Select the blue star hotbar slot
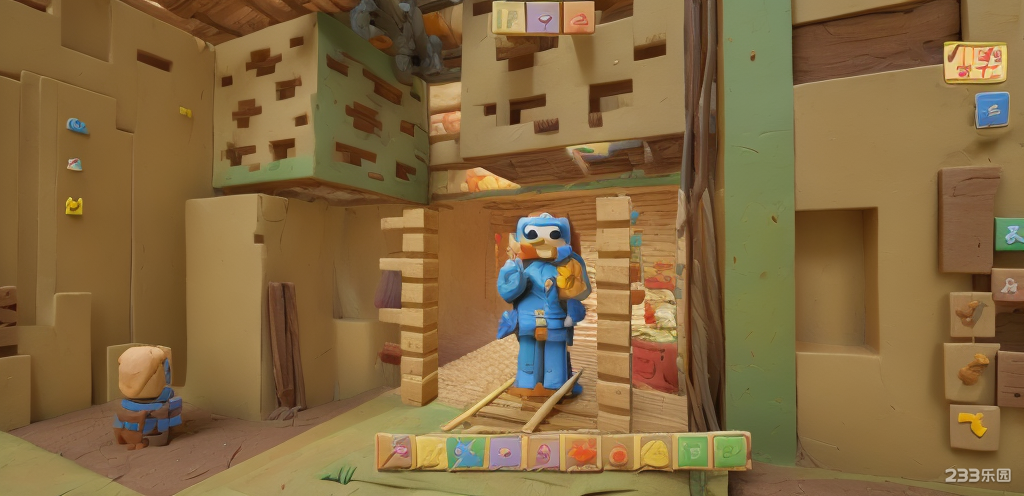Image resolution: width=1024 pixels, height=496 pixels. (466, 452)
